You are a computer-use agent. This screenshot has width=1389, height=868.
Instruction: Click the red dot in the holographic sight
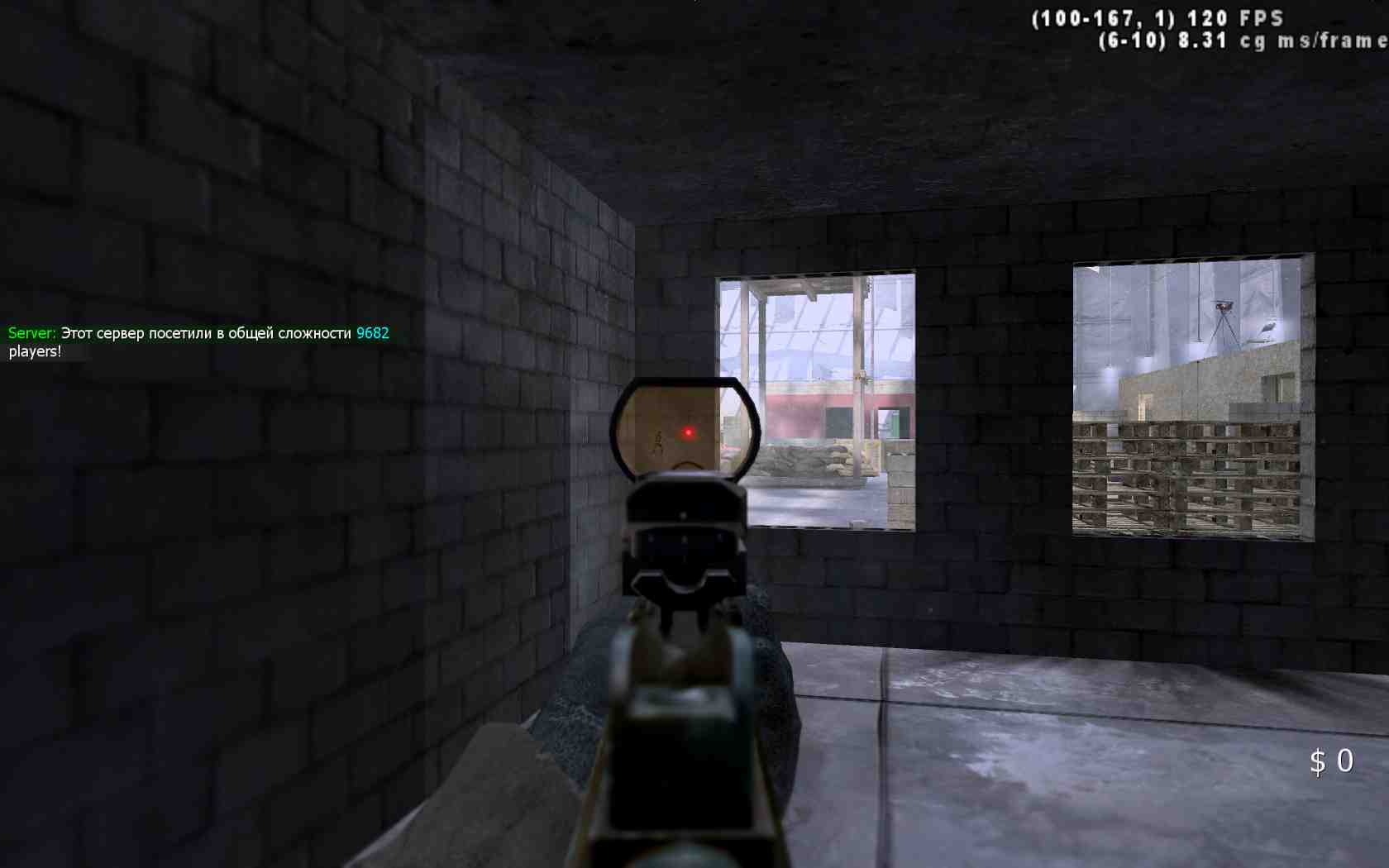[x=686, y=433]
